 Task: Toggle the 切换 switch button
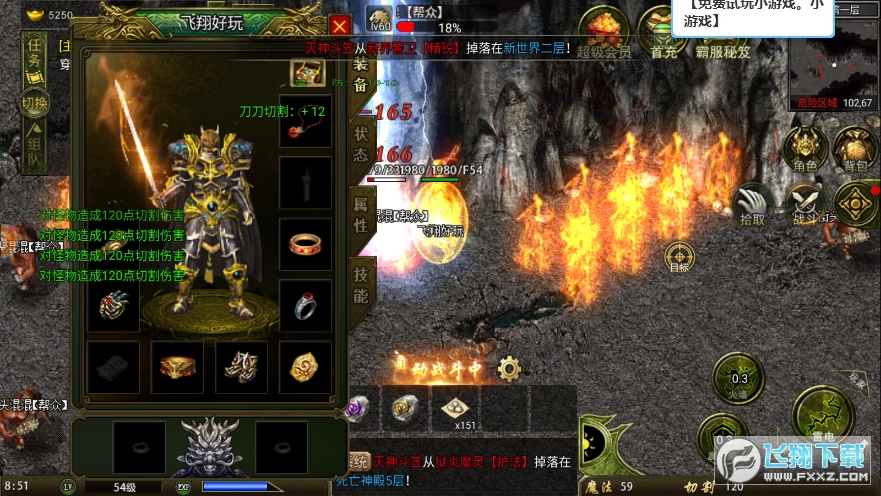click(35, 102)
